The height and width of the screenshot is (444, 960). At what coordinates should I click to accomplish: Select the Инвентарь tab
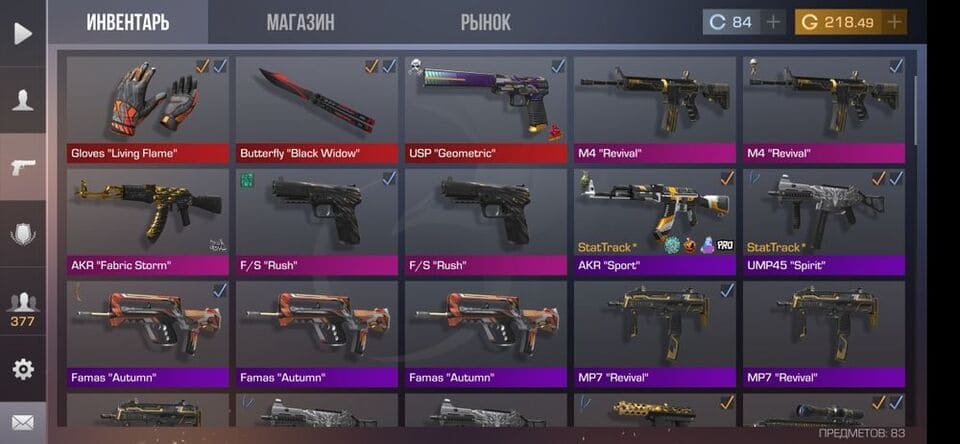(x=127, y=22)
